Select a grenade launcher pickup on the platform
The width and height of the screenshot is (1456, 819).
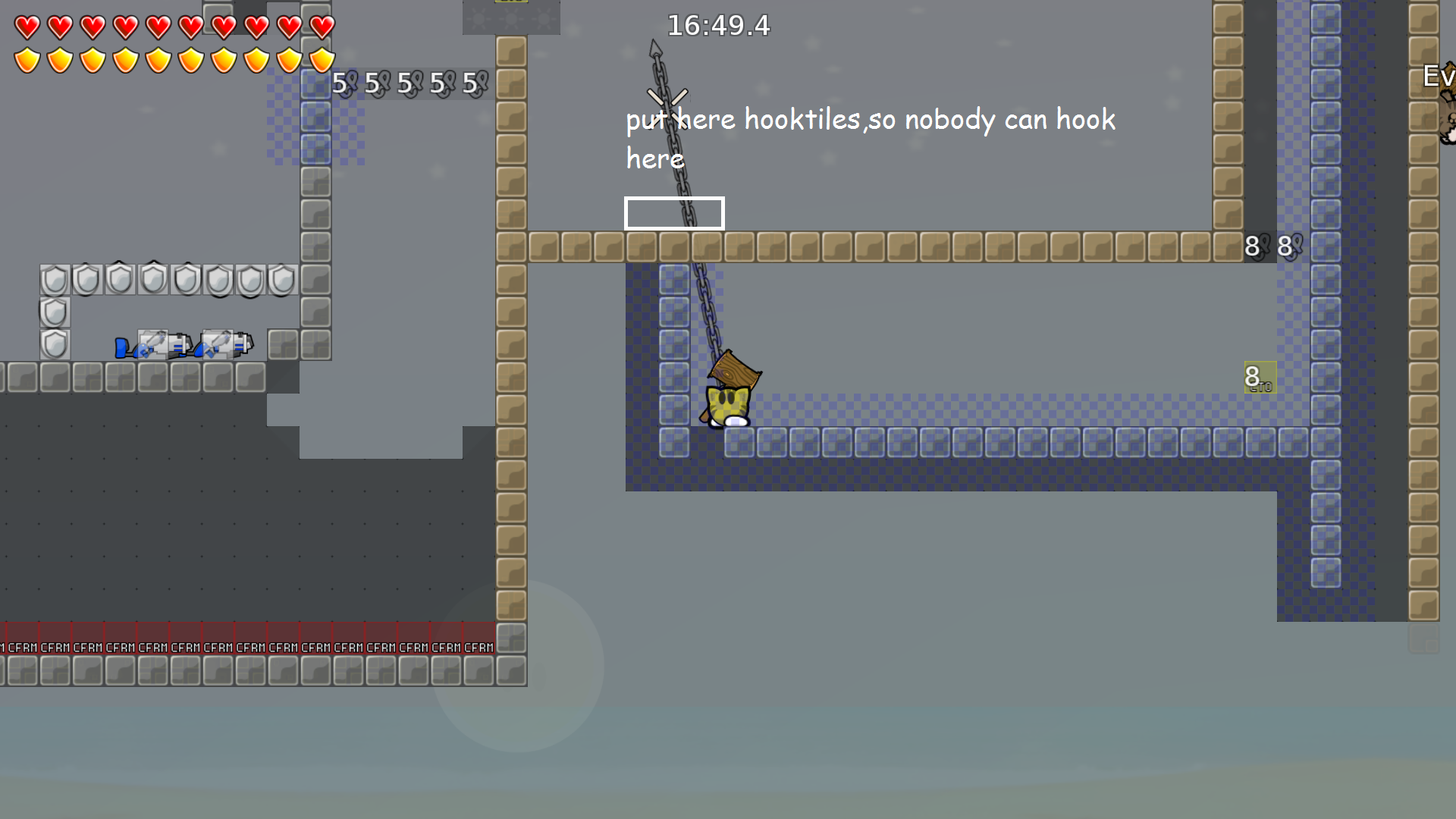[x=159, y=347]
